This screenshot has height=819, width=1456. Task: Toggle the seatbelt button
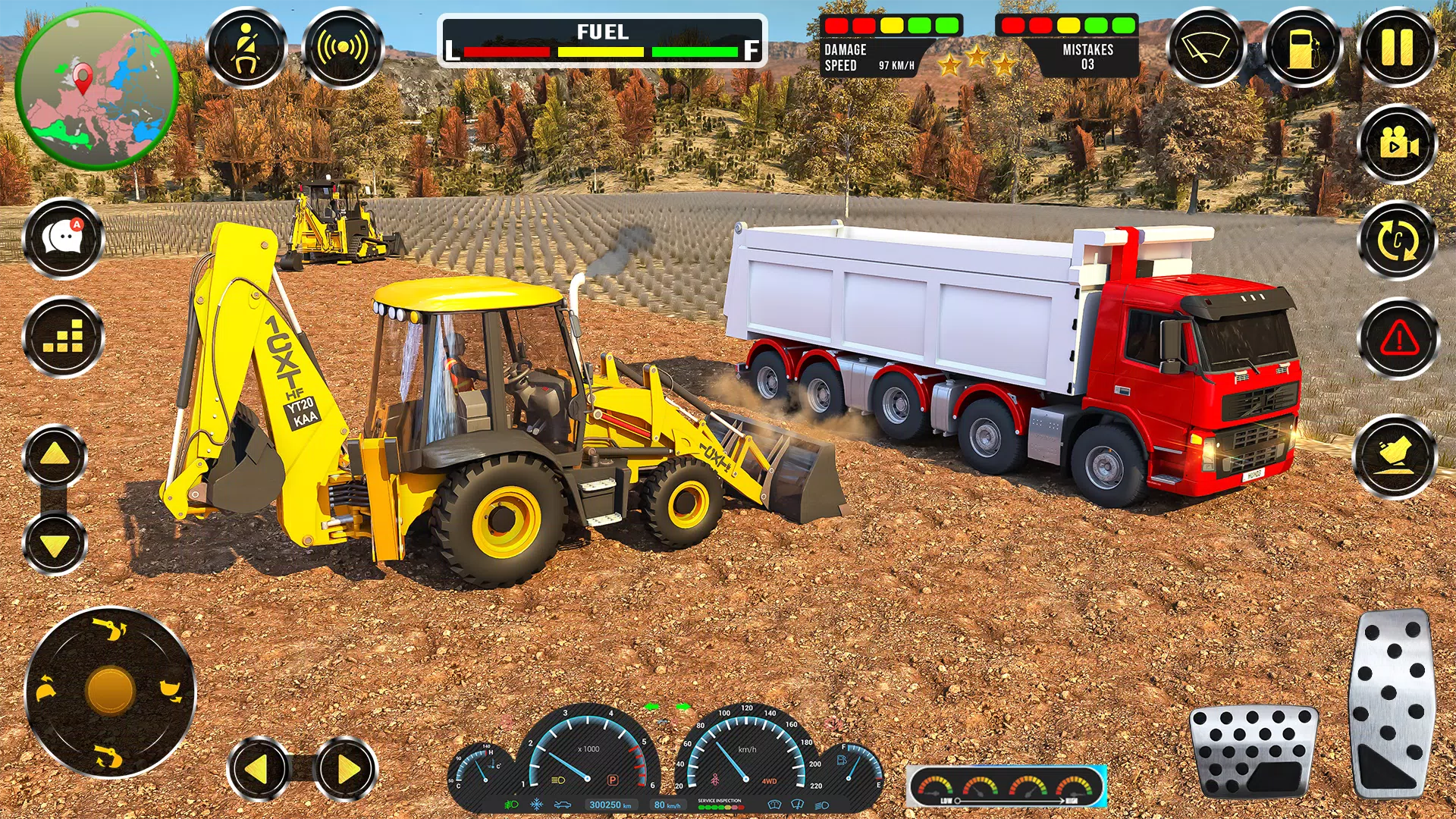pos(246,48)
